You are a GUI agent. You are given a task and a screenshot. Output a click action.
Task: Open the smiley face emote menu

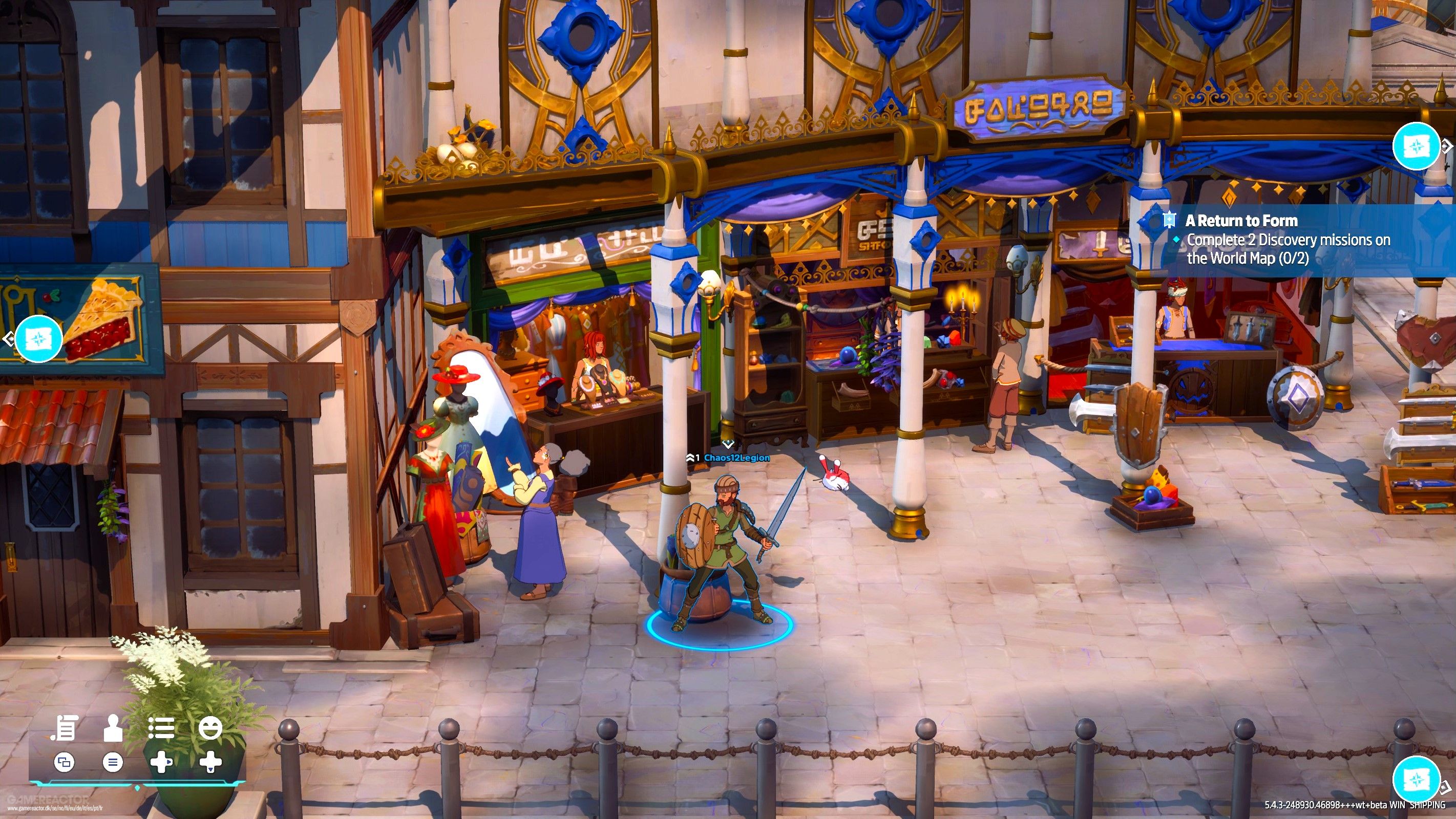tap(210, 728)
